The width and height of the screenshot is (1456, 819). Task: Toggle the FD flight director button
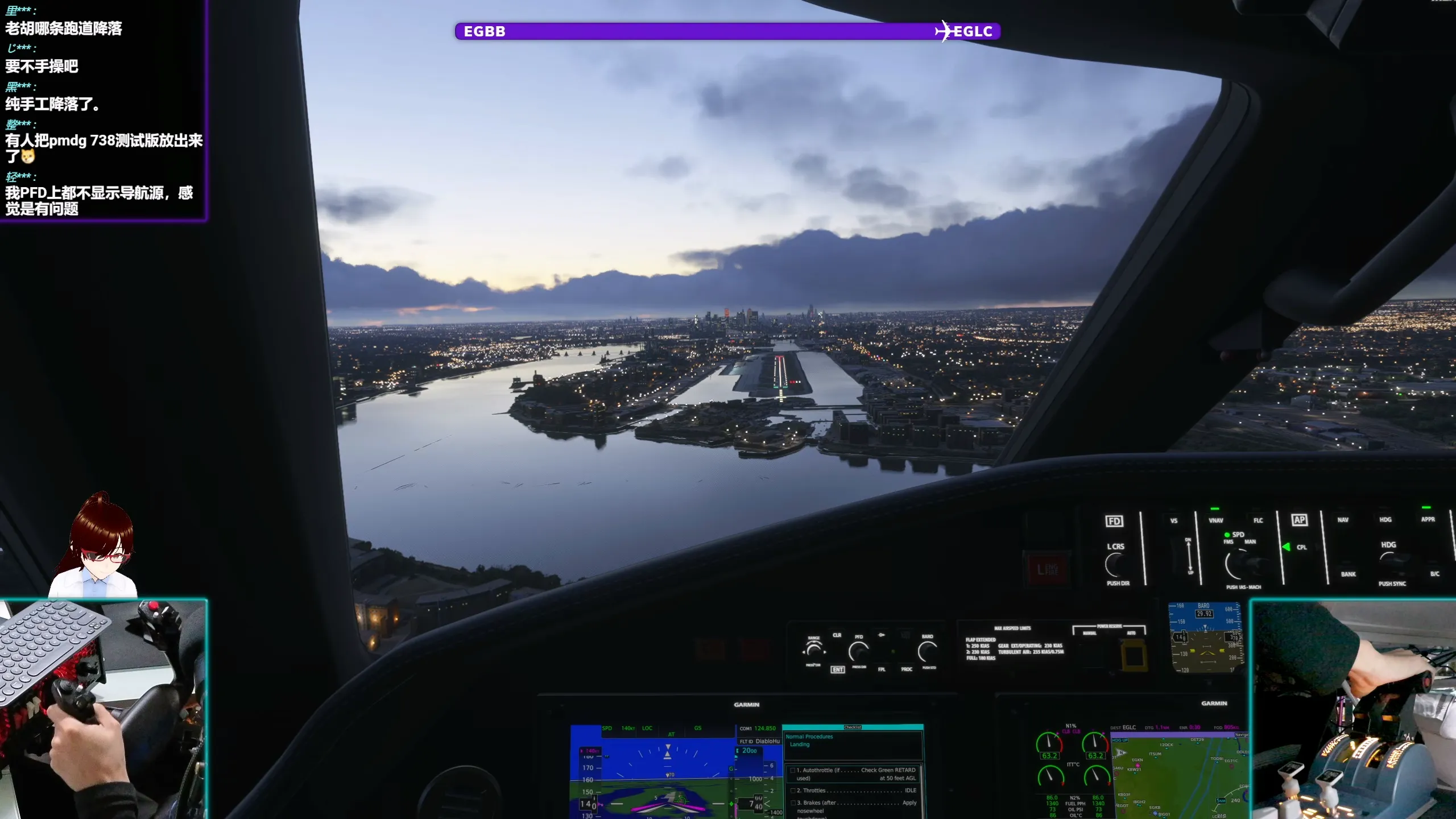(1116, 520)
